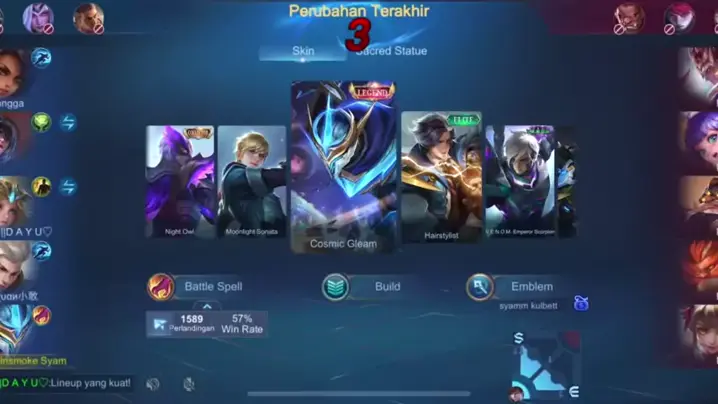Open the Sacred Statue tab

(x=391, y=51)
